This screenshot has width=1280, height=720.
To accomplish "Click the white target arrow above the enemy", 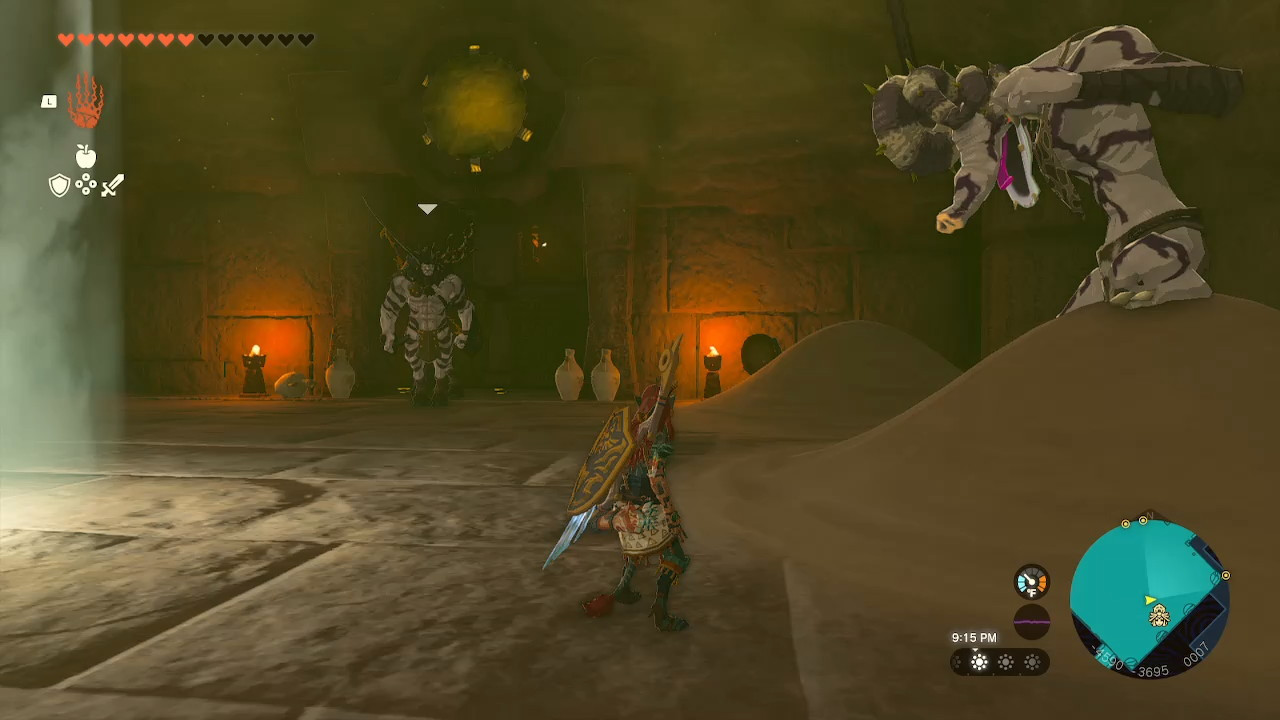I will coord(427,208).
